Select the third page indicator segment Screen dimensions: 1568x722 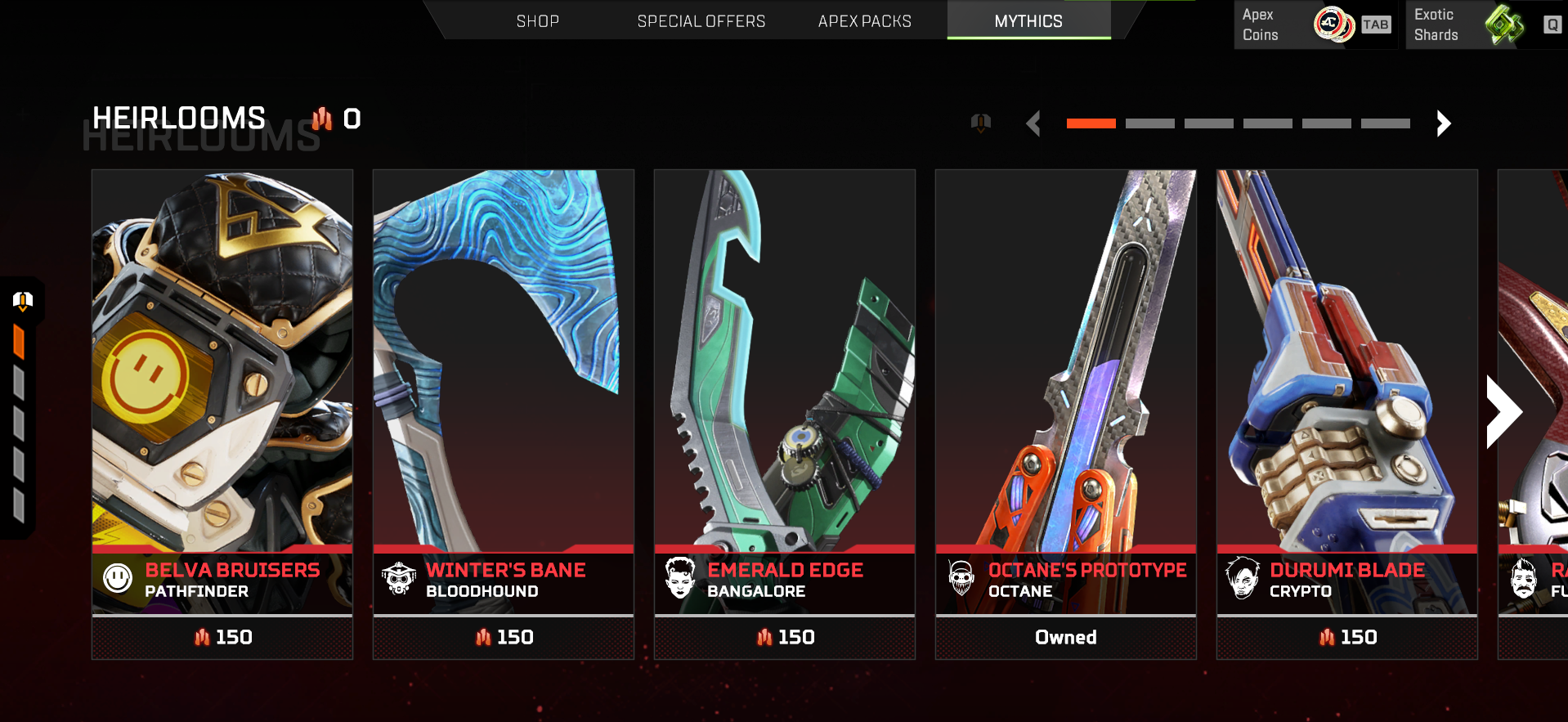tap(1208, 123)
